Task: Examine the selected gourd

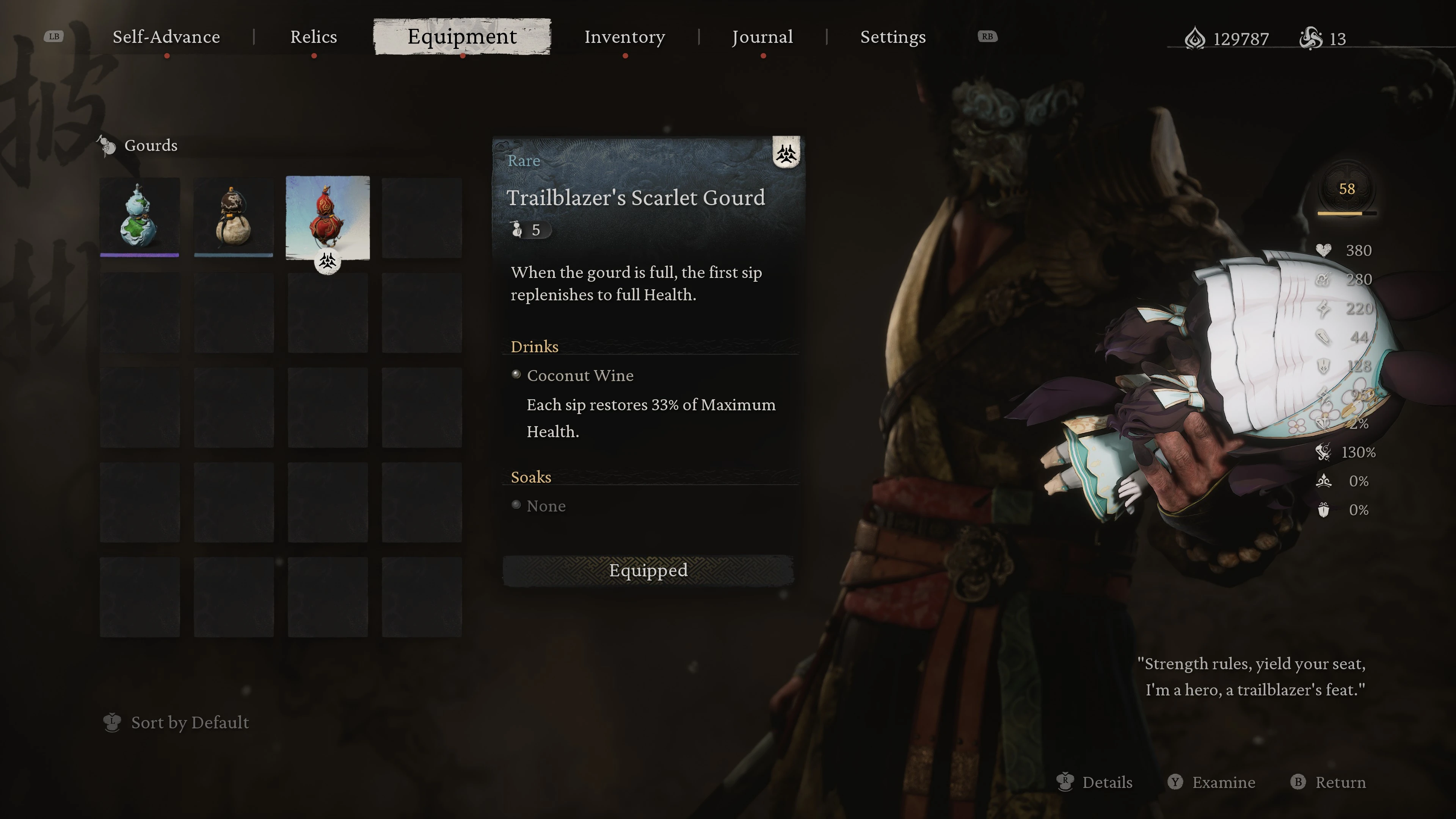Action: coord(1223,782)
